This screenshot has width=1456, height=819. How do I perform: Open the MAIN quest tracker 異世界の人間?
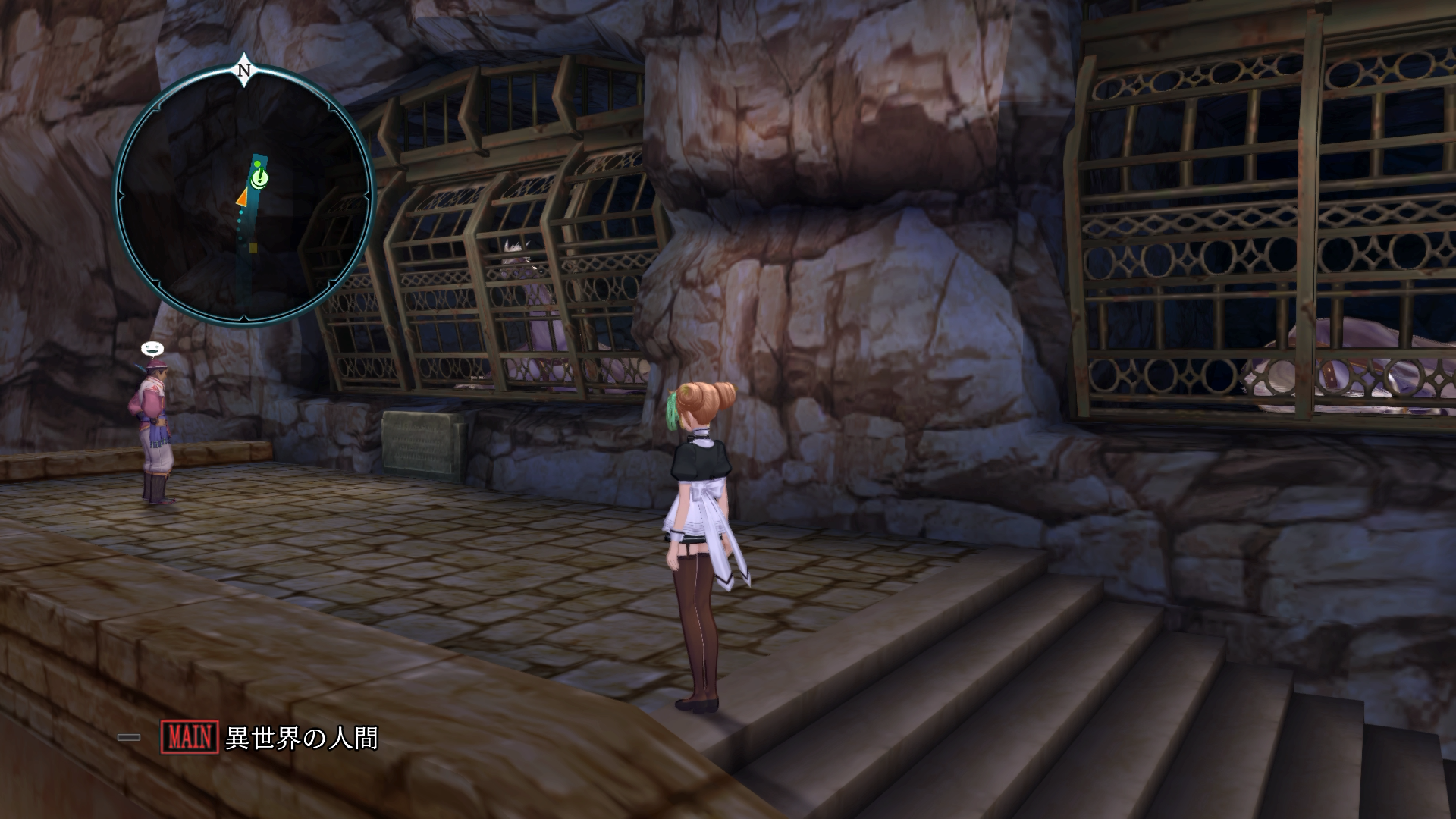(x=270, y=737)
